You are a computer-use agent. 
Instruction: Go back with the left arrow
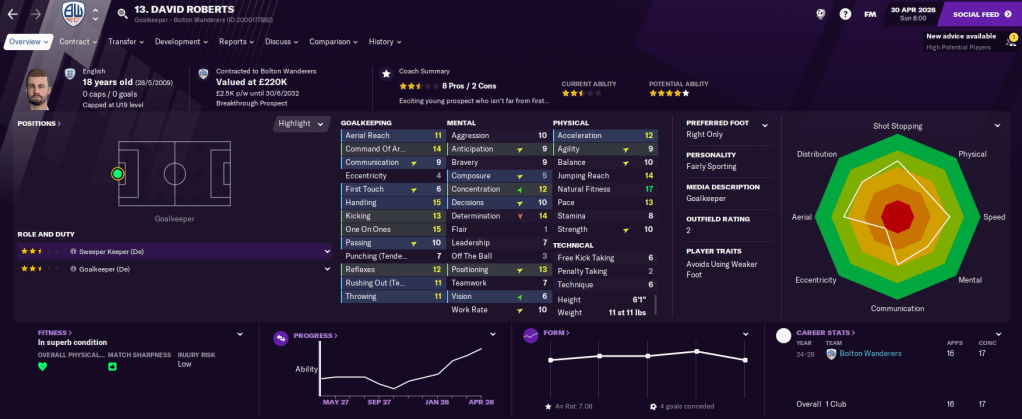pos(14,14)
